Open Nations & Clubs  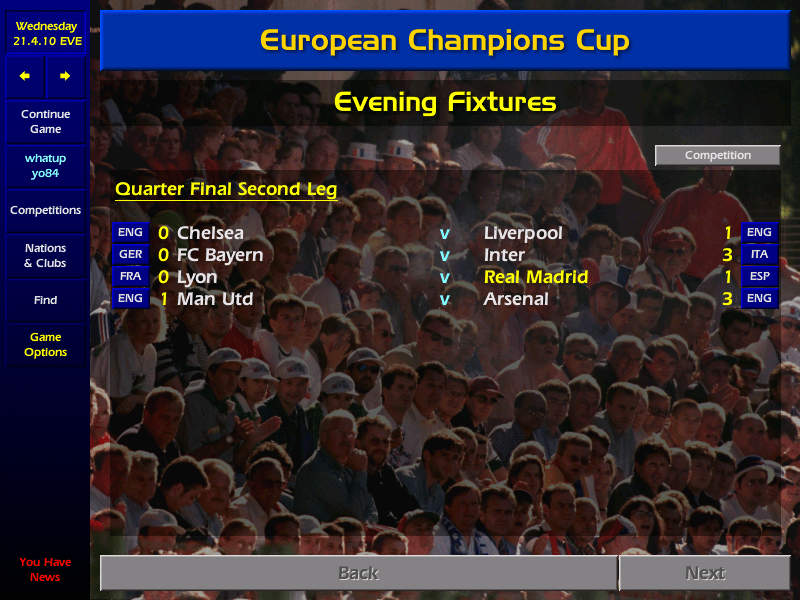coord(45,256)
